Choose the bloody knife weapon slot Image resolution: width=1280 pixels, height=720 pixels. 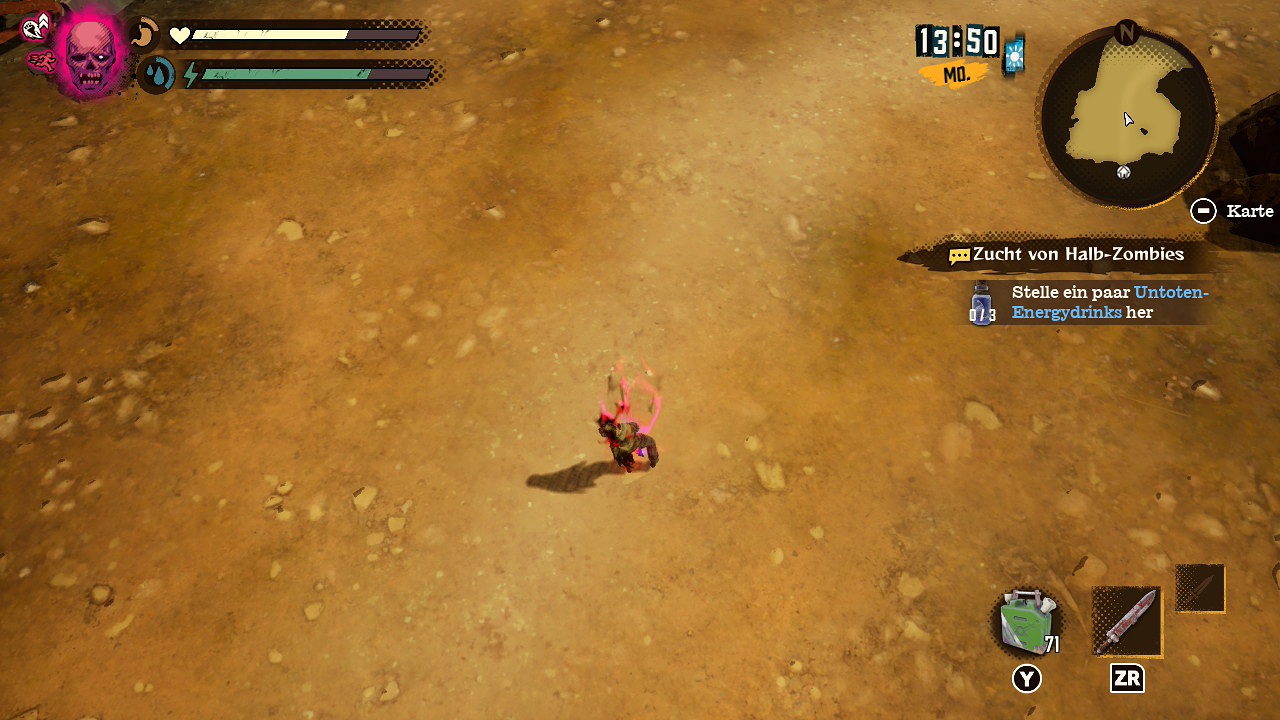(x=1127, y=621)
